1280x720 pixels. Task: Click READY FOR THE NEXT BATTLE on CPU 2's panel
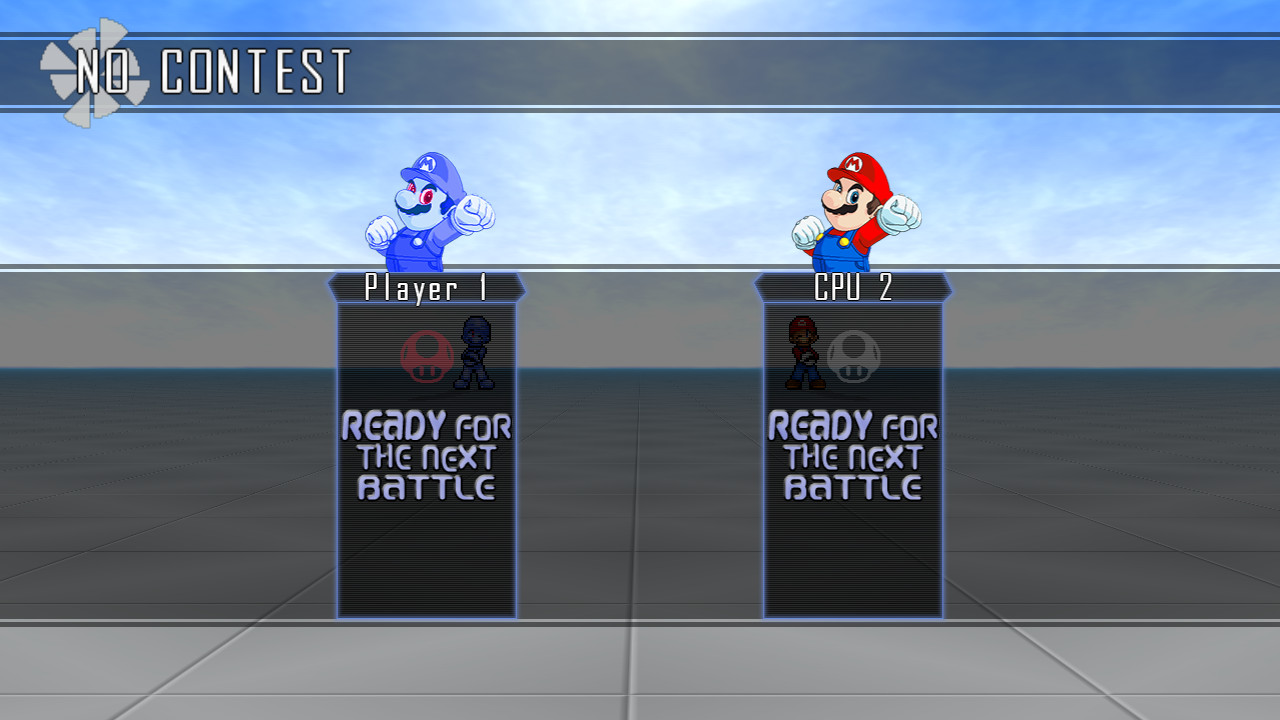pyautogui.click(x=852, y=455)
